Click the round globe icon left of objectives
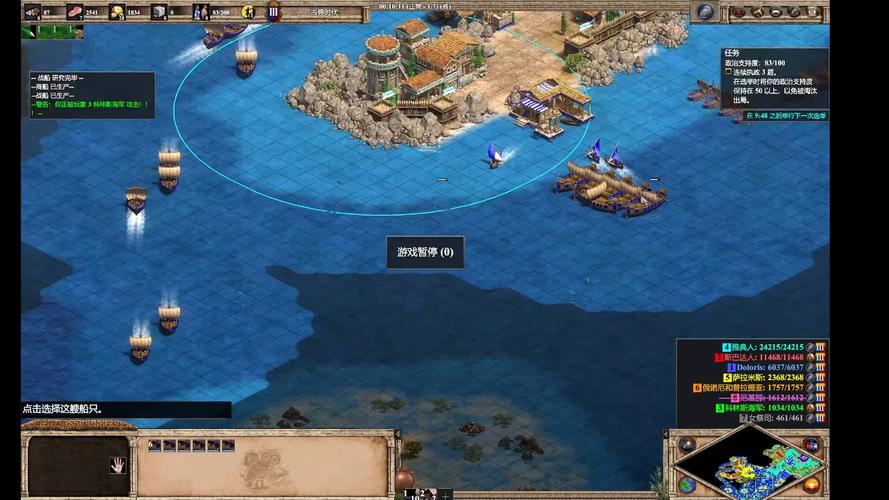The height and width of the screenshot is (500, 889). pyautogui.click(x=706, y=11)
